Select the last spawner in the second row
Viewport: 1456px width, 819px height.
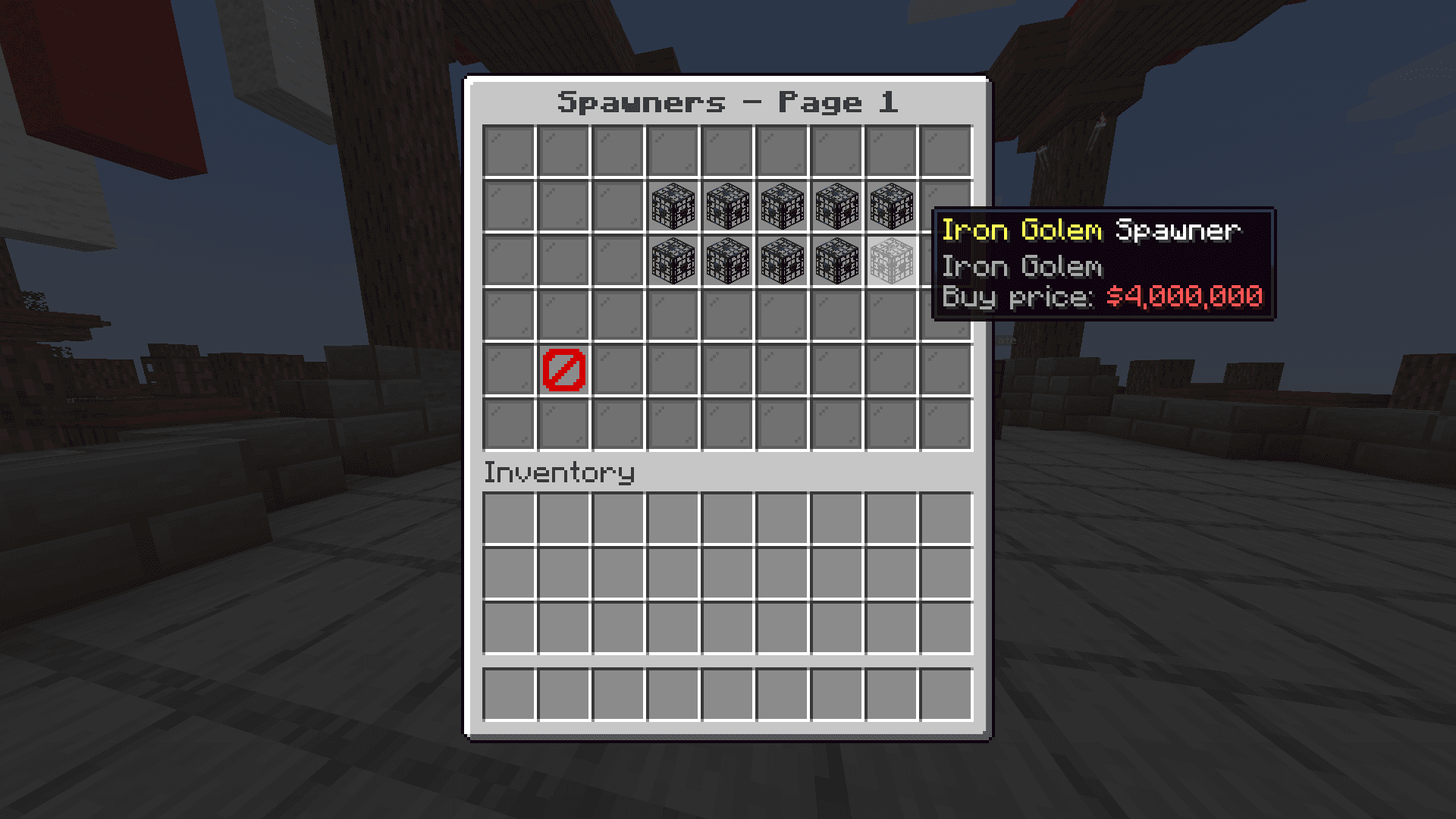(893, 206)
